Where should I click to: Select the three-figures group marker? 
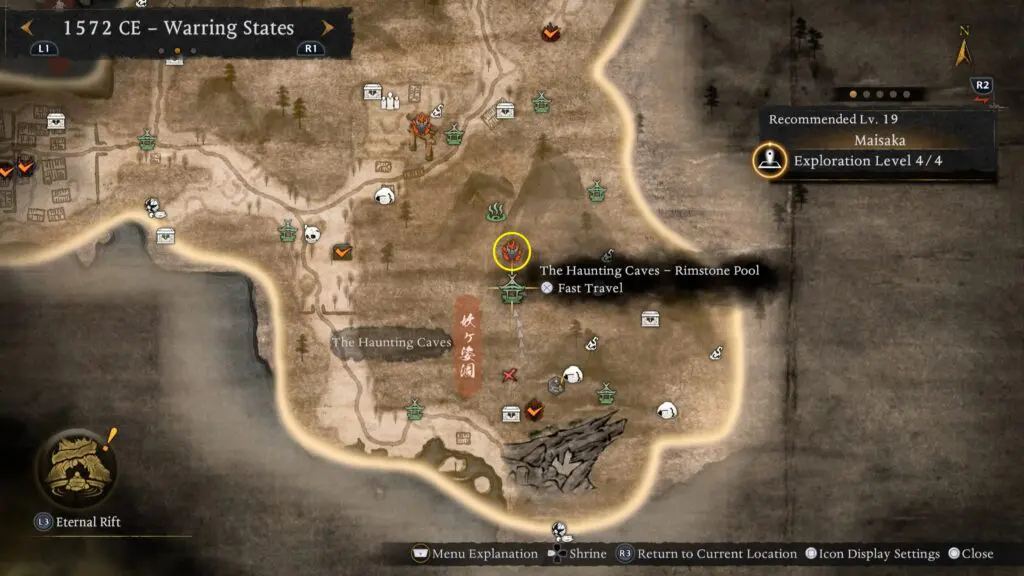coord(391,100)
